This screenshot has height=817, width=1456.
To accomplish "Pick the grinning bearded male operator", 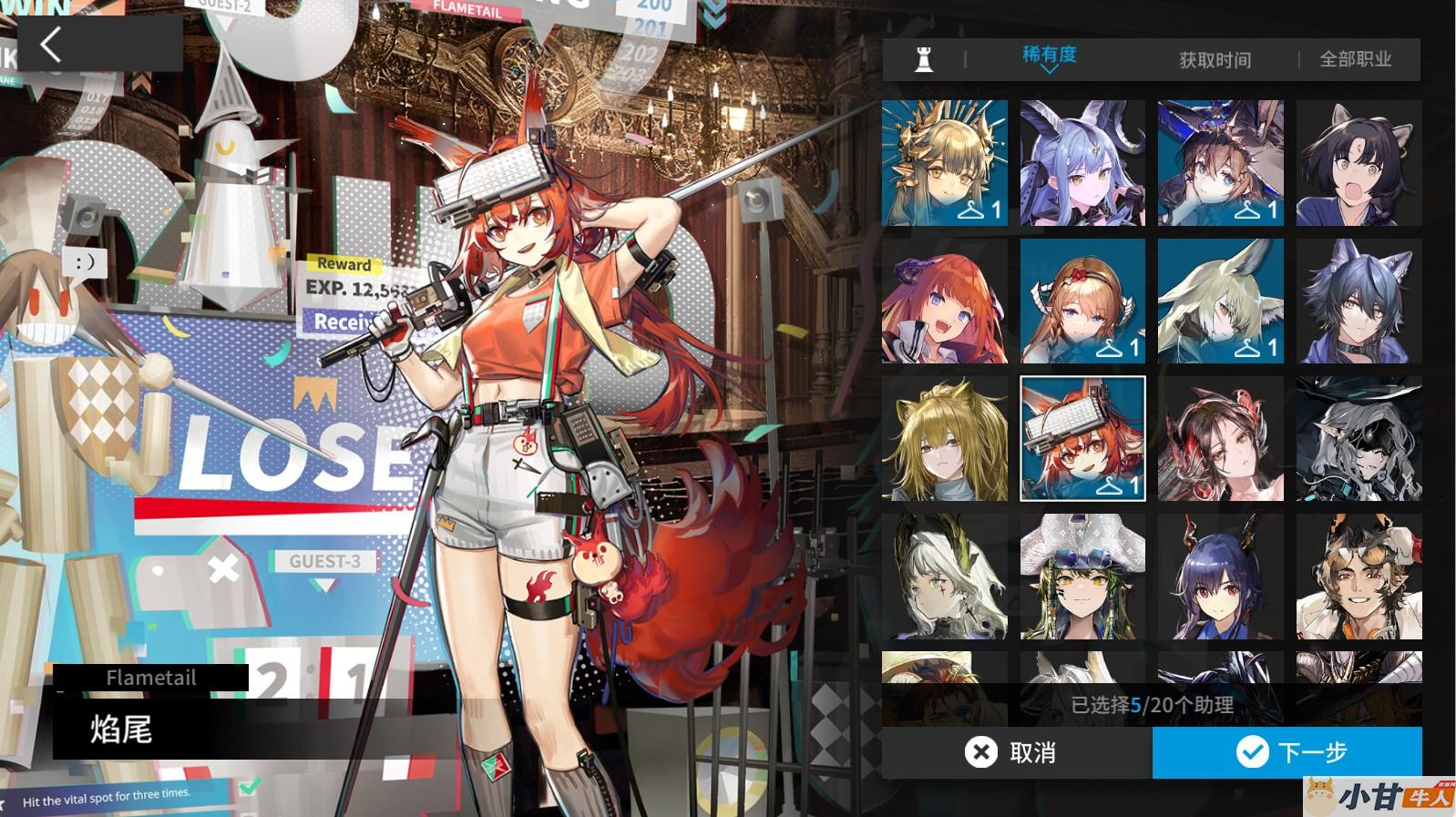I will coord(1359,576).
